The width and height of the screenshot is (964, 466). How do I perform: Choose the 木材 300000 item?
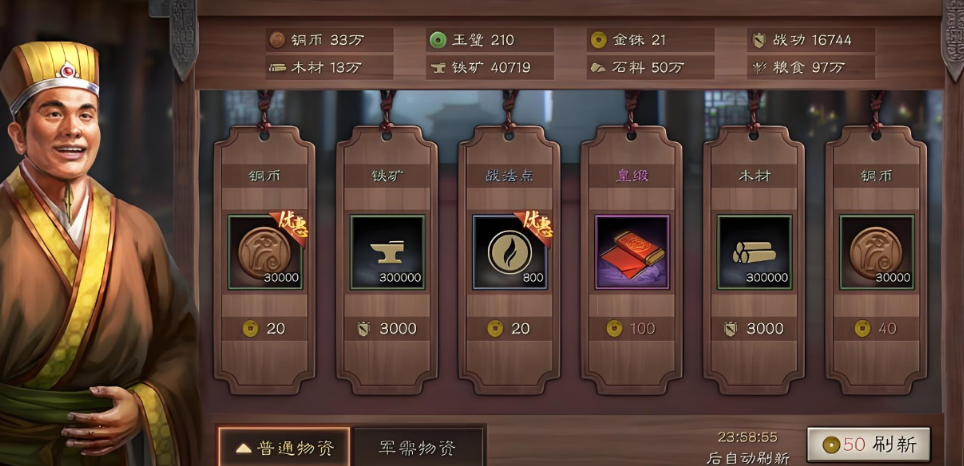[x=755, y=253]
